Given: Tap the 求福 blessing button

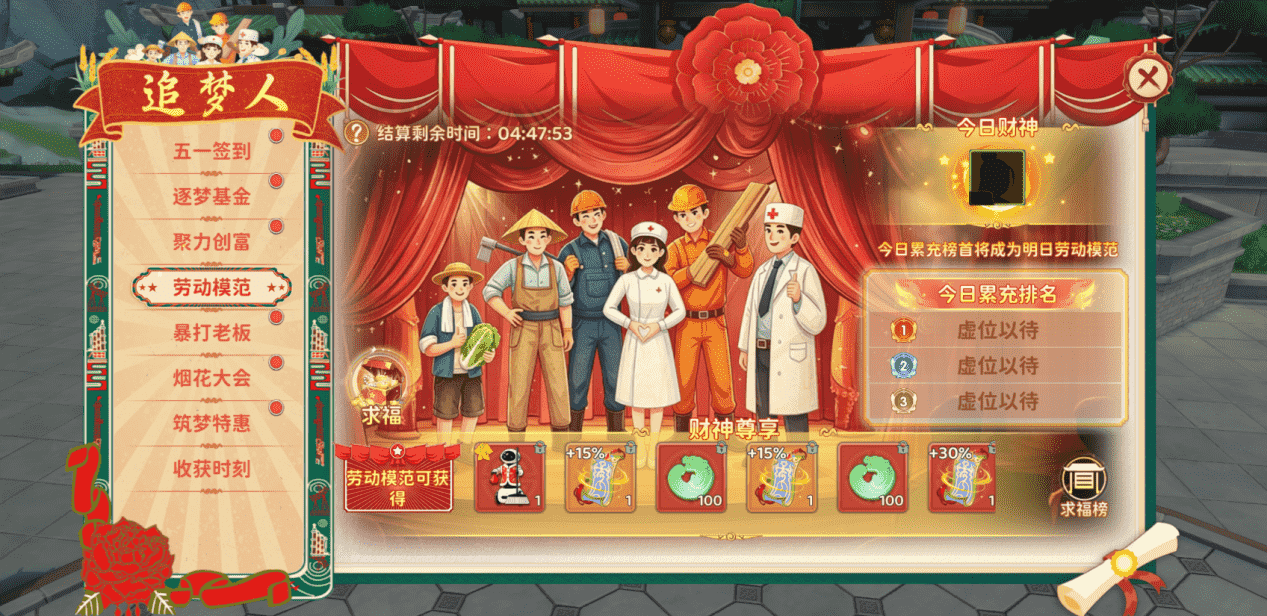Looking at the screenshot, I should click(380, 390).
